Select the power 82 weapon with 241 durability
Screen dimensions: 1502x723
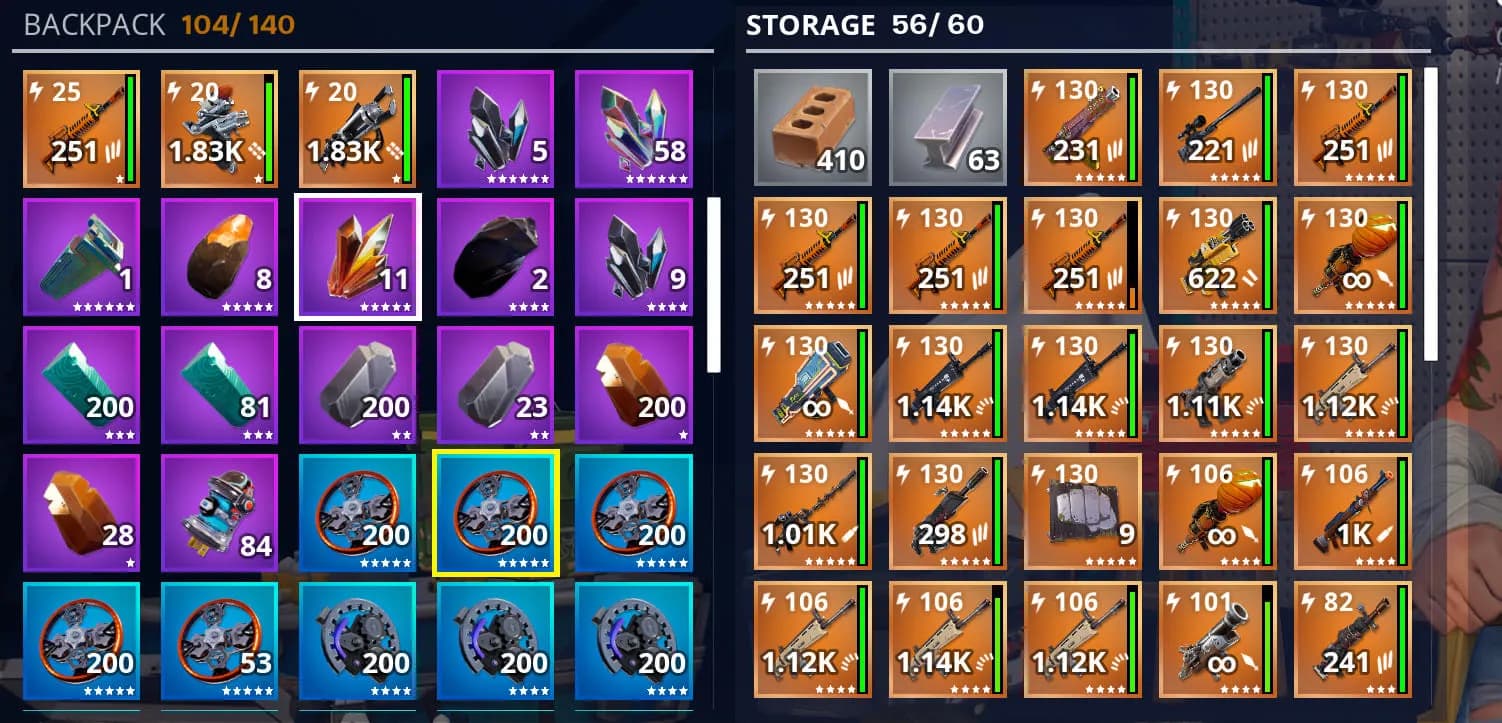point(1352,639)
